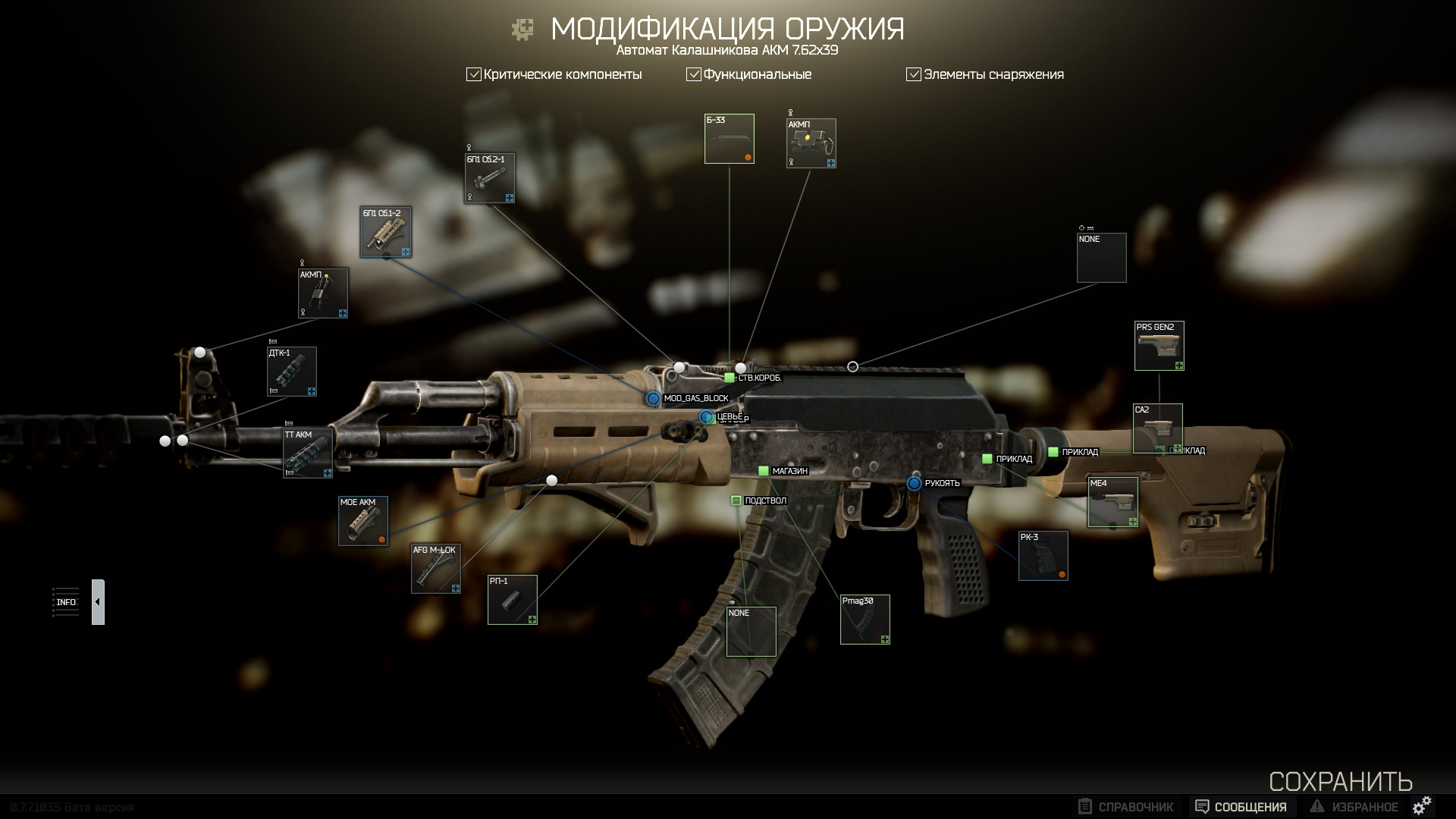The width and height of the screenshot is (1456, 819).
Task: Expand the INFO side panel arrow
Action: point(98,602)
